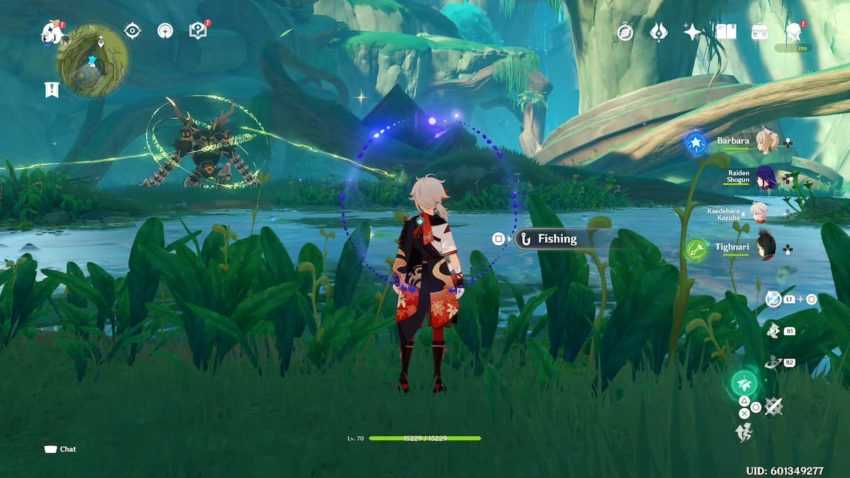Activate the glowing green elemental skill icon
The image size is (850, 478).
743,383
